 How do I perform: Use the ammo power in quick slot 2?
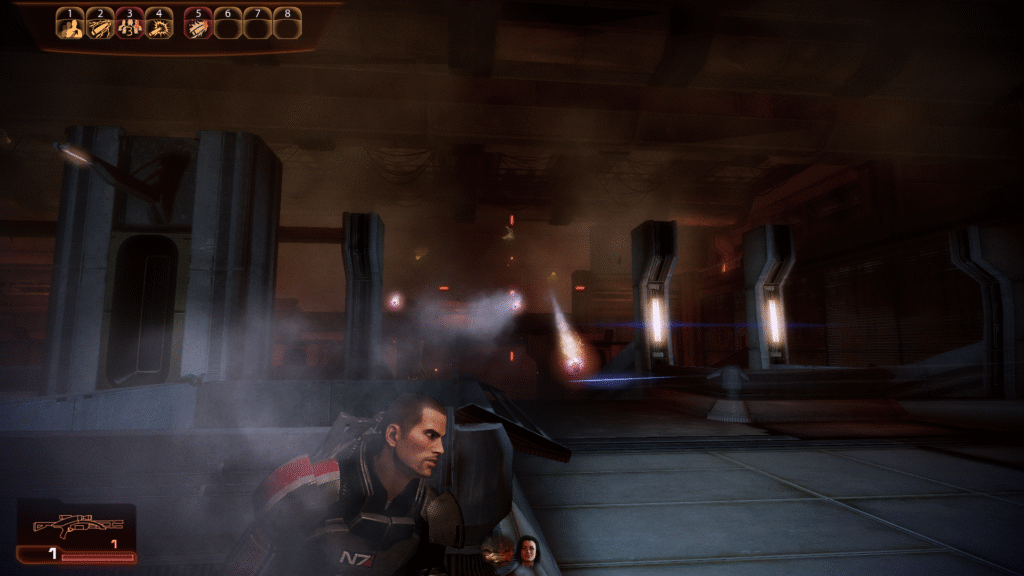click(x=100, y=24)
